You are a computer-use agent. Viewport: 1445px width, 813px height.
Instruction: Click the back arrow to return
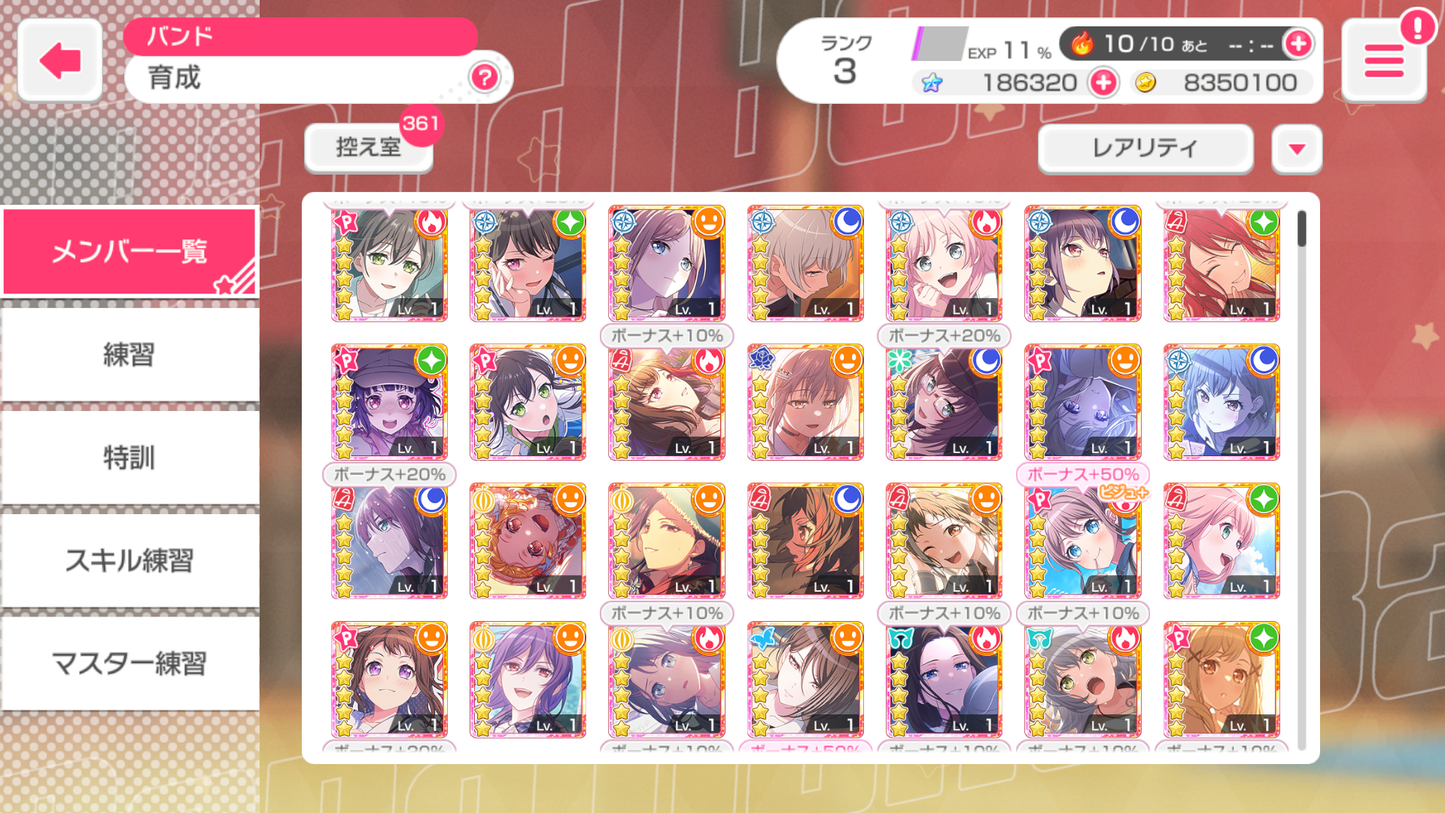[59, 59]
